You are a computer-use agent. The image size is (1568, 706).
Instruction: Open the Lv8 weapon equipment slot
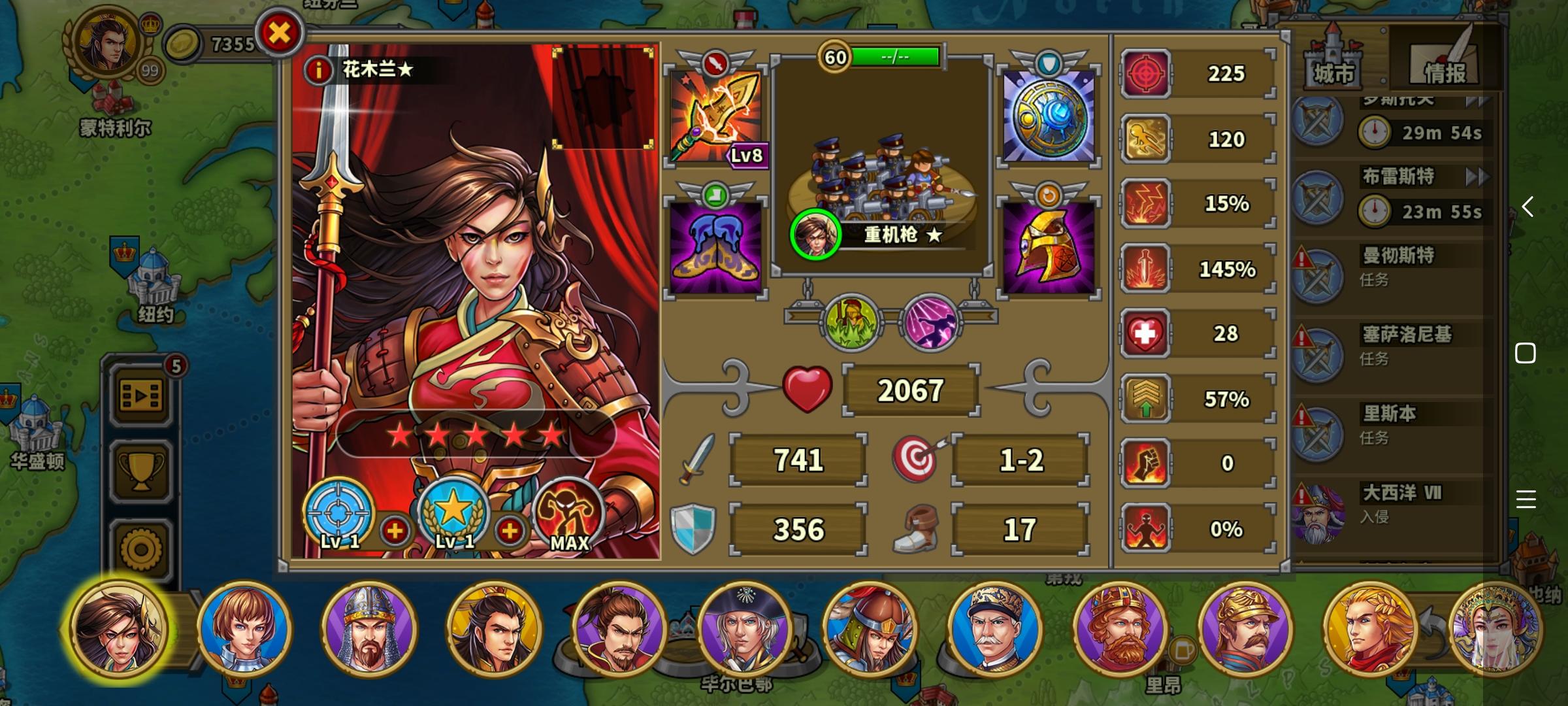pos(717,118)
